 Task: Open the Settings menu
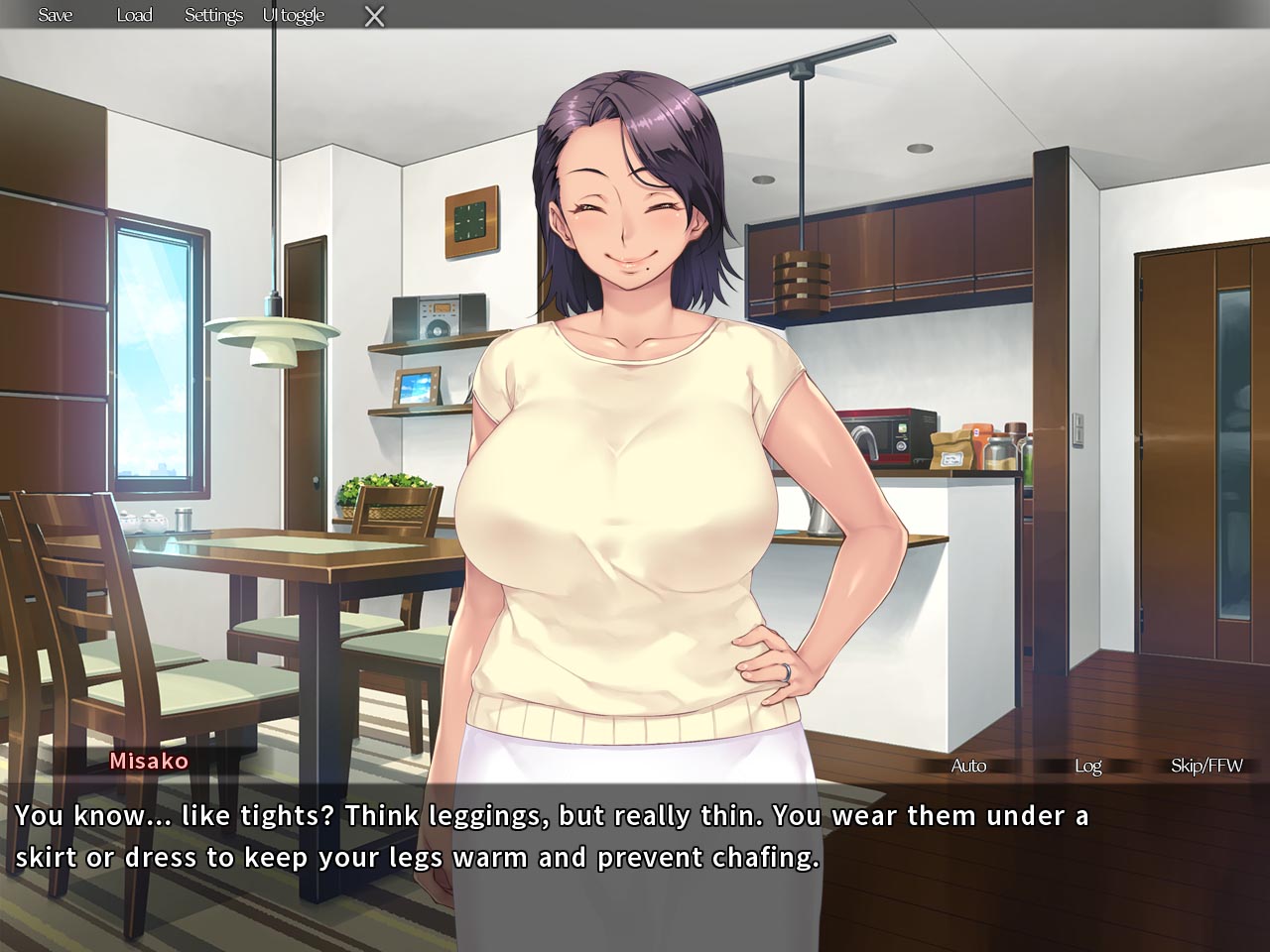(x=213, y=15)
